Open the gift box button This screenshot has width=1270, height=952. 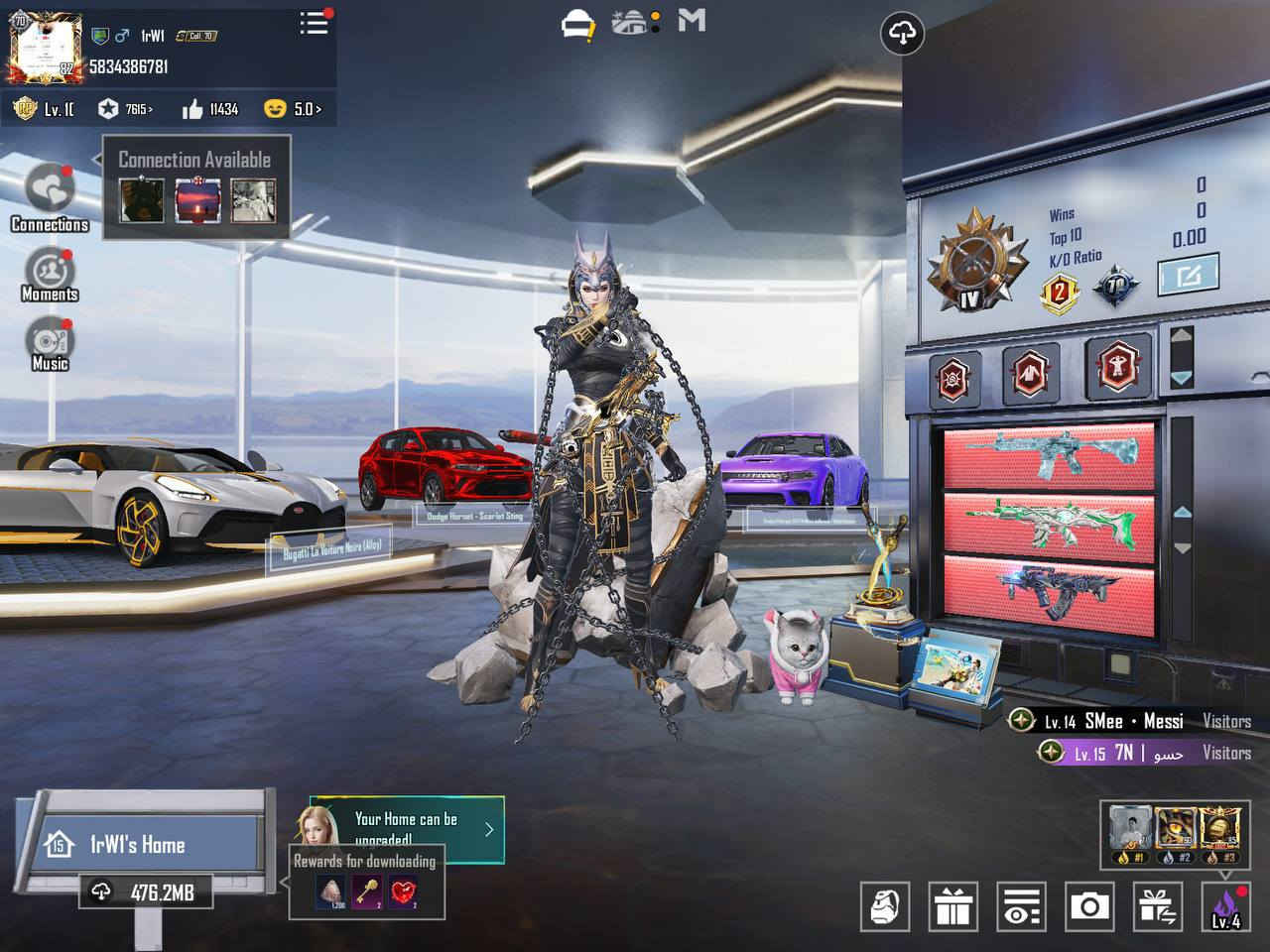click(953, 906)
